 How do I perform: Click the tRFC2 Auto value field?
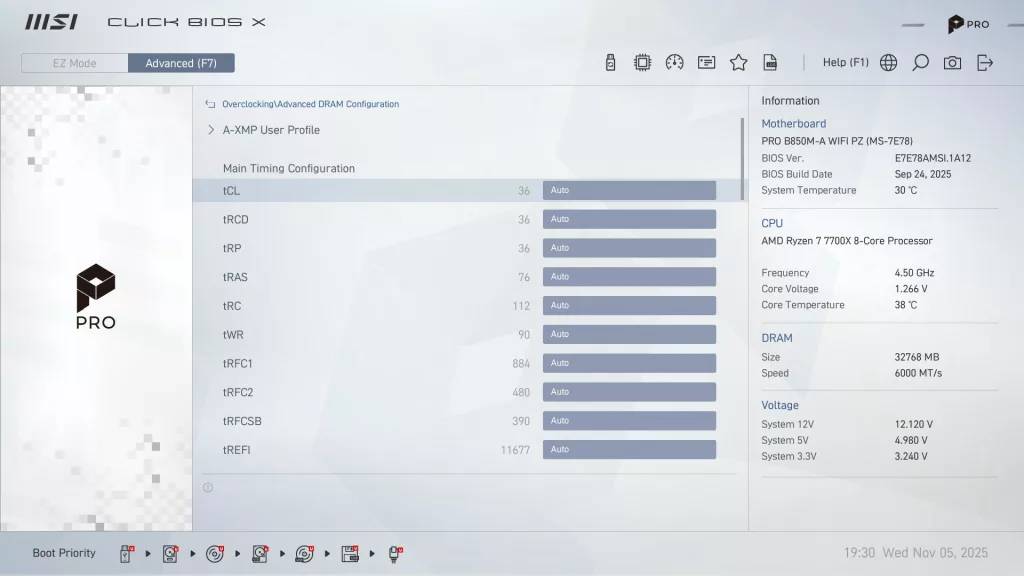[629, 392]
